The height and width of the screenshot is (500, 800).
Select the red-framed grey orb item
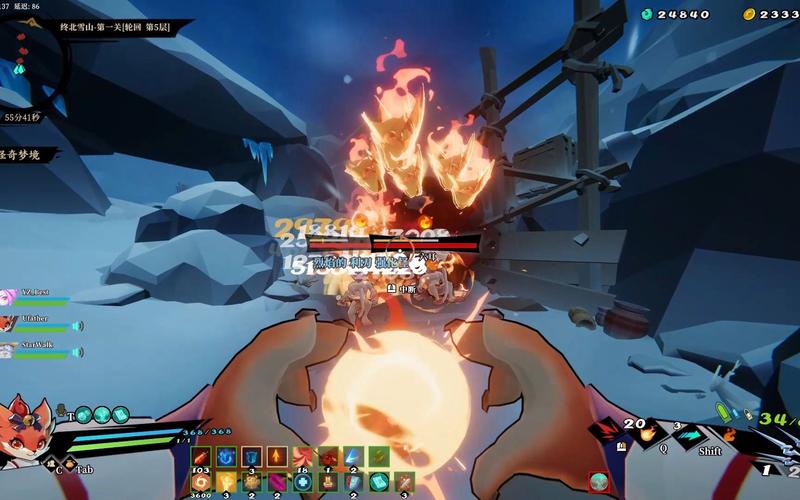(599, 482)
